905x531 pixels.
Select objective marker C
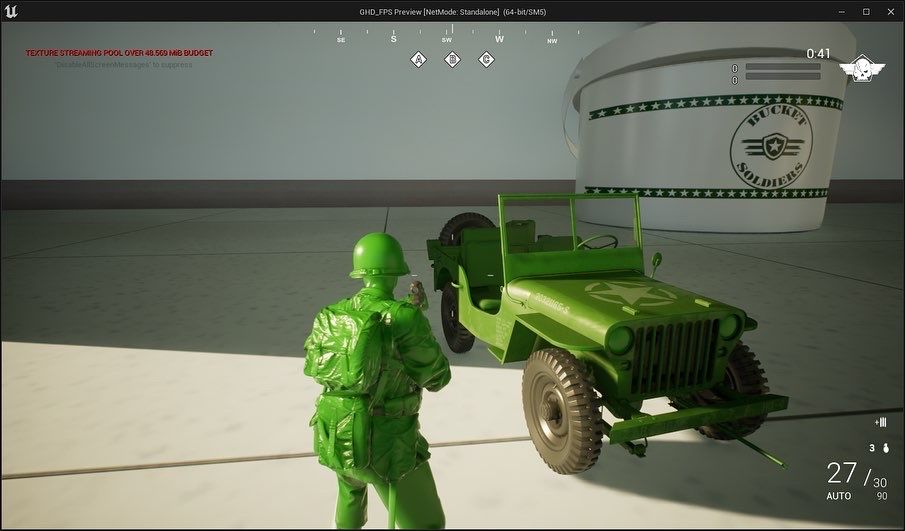click(x=486, y=60)
